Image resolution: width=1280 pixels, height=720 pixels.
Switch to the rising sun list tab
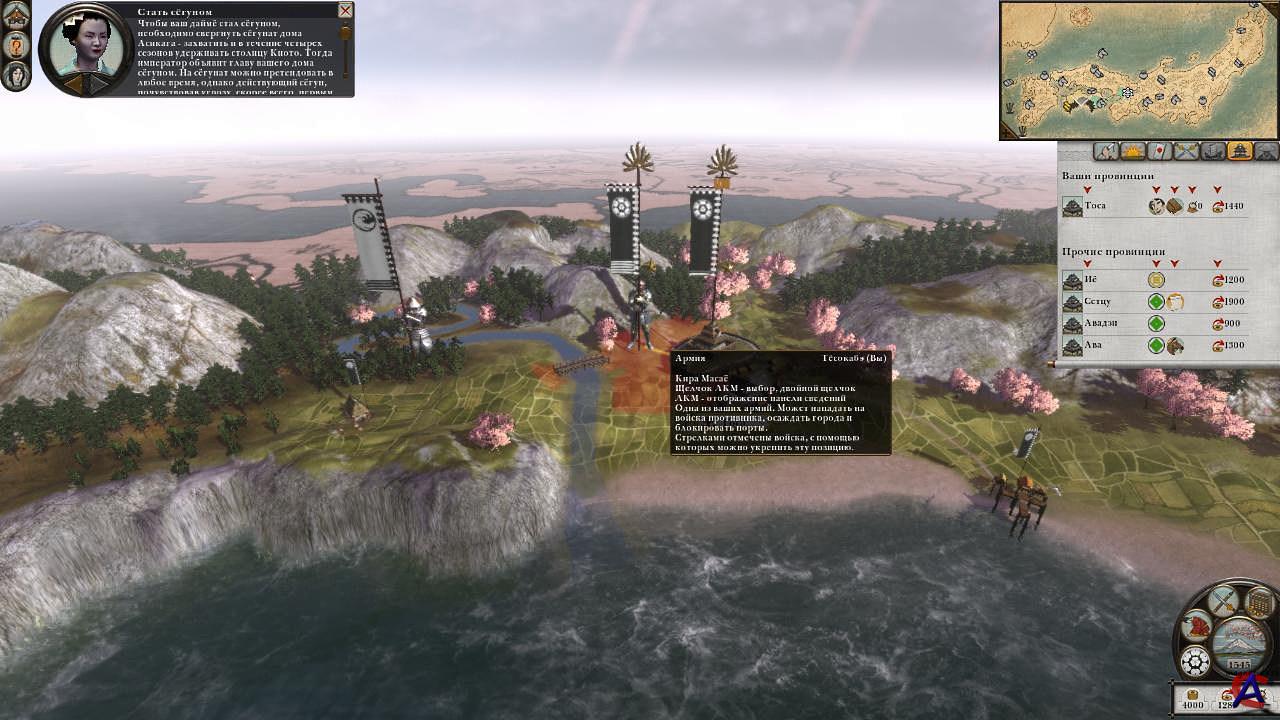coord(1132,152)
